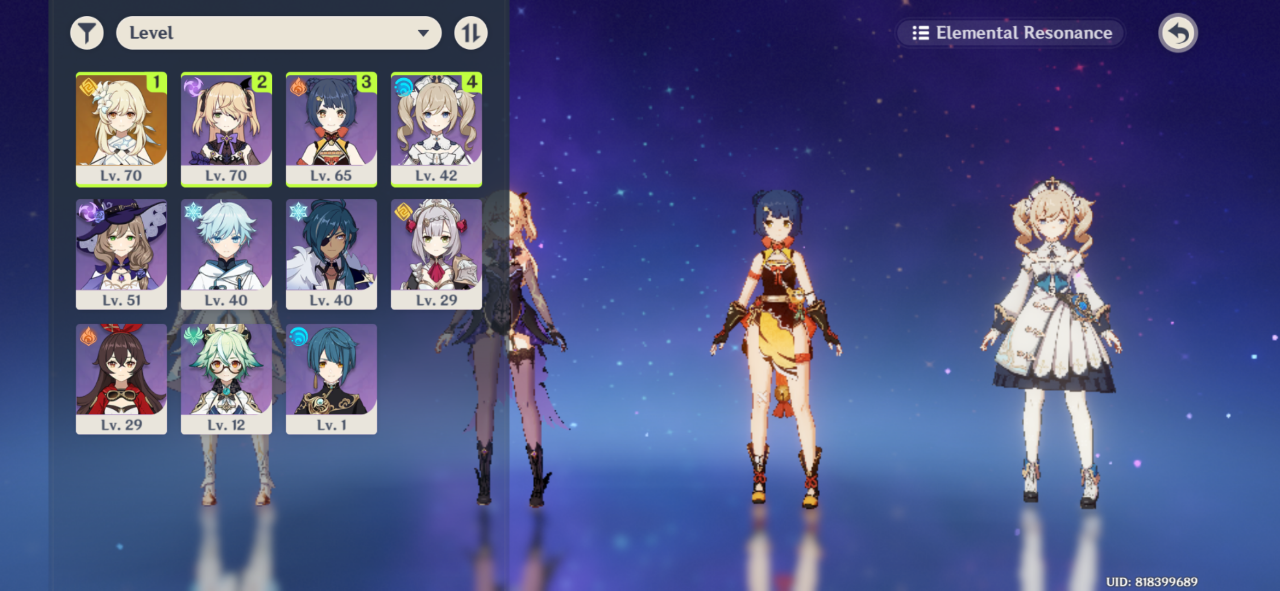Pick the Lv. 65 Xiangling card
1280x591 pixels.
click(331, 128)
